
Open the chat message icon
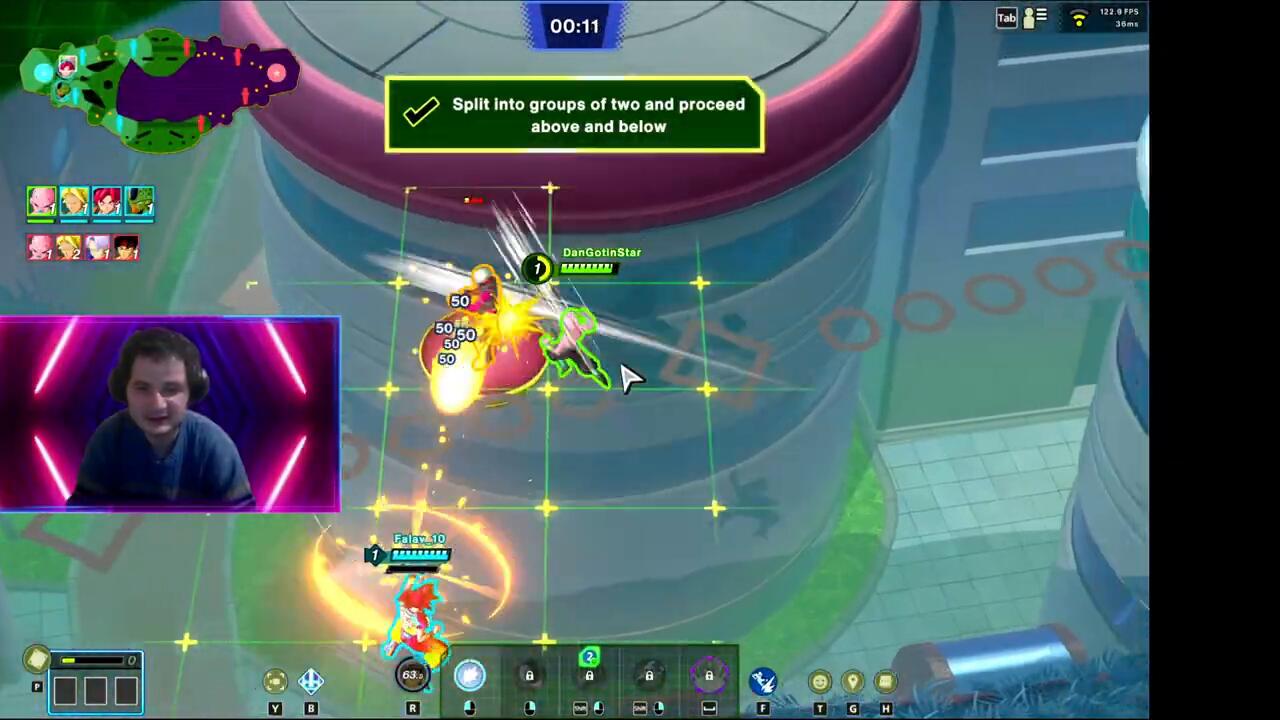pyautogui.click(x=885, y=682)
